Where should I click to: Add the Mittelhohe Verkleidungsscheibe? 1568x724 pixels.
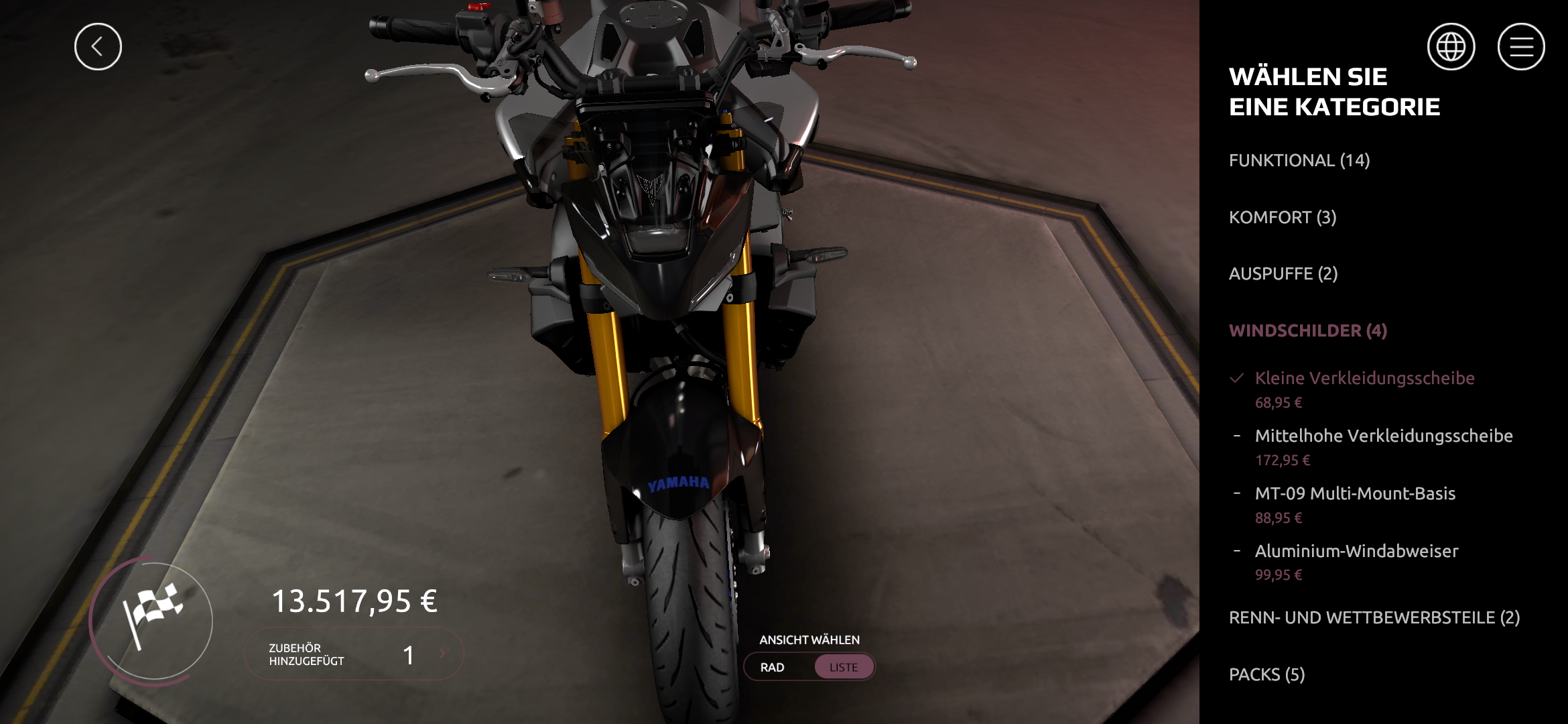[x=1383, y=436]
